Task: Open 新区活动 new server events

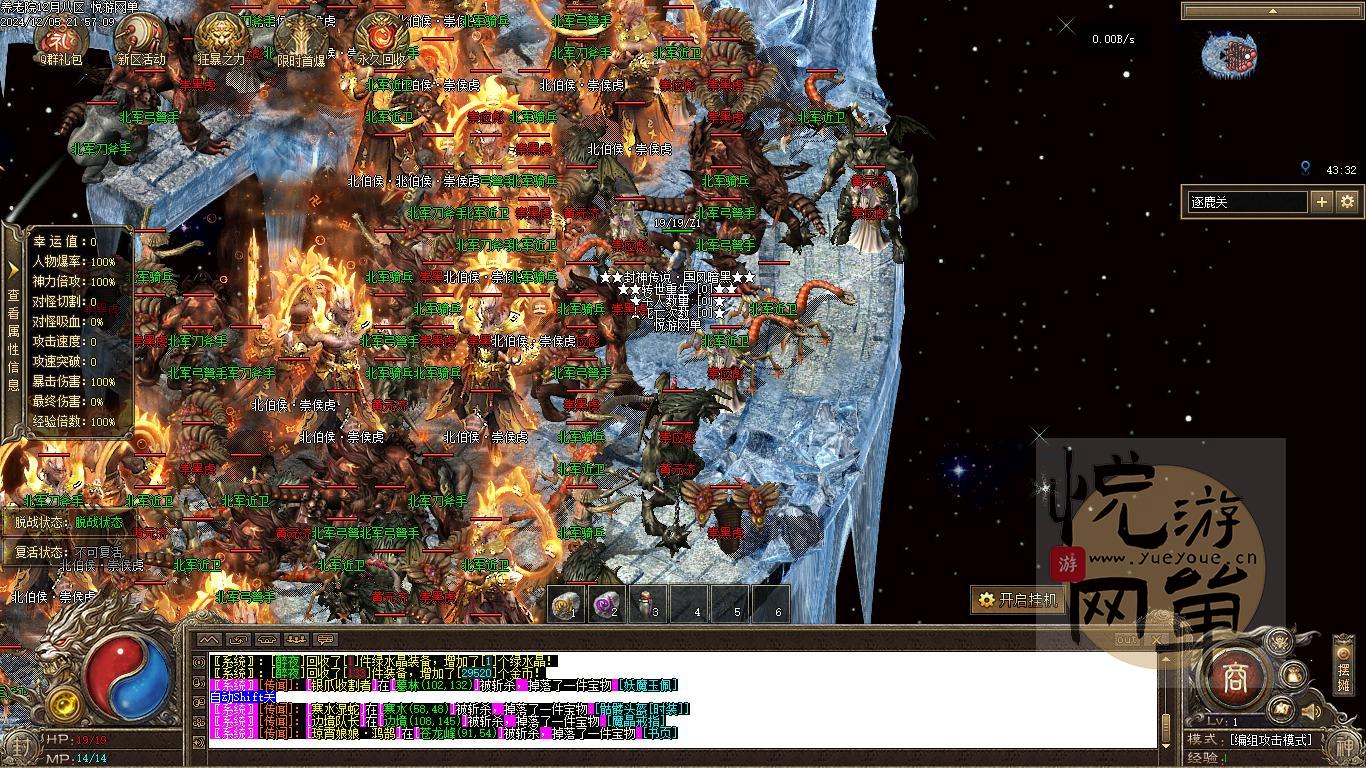Action: pos(140,38)
